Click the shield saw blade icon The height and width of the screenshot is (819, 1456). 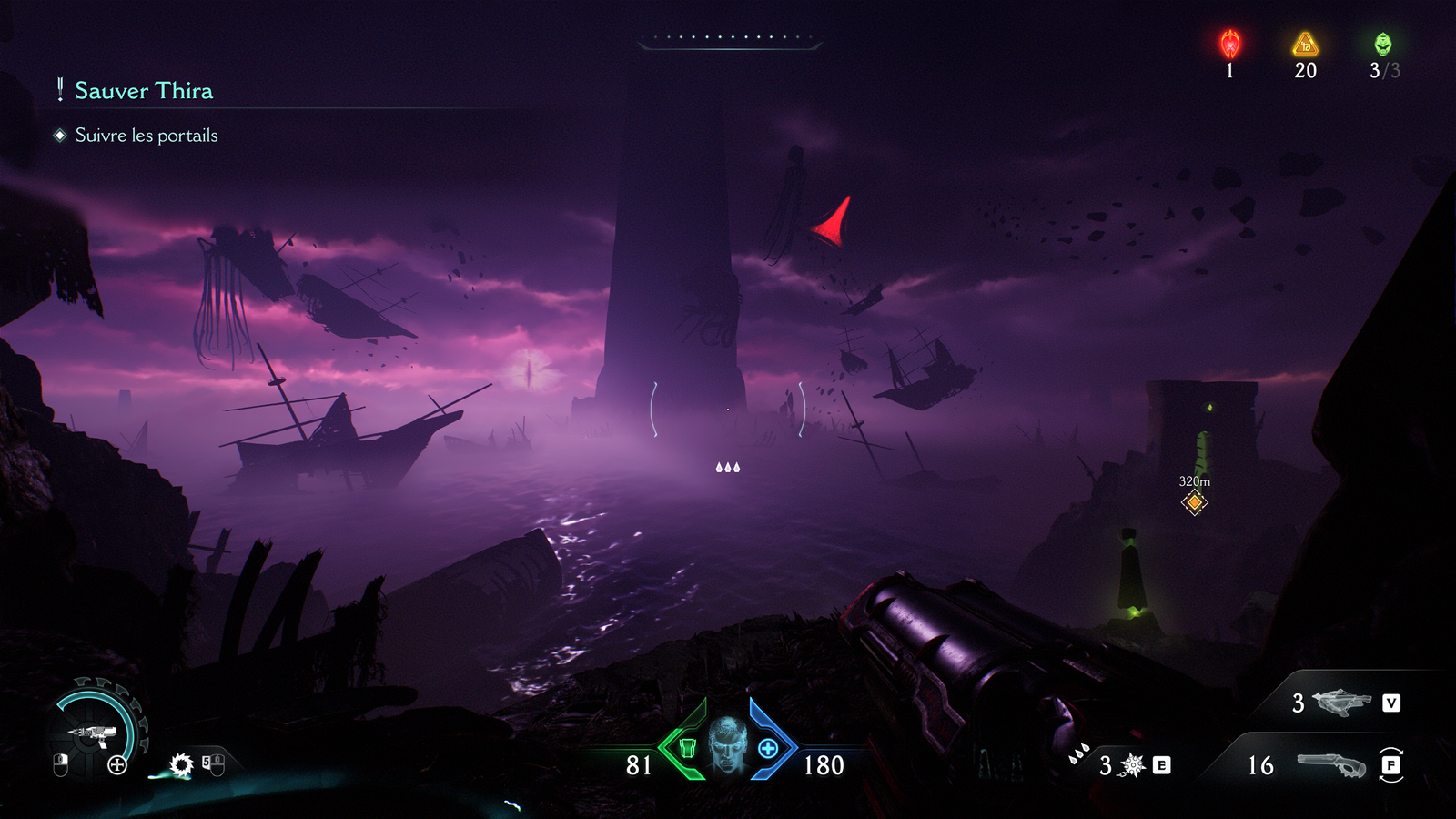[x=182, y=764]
